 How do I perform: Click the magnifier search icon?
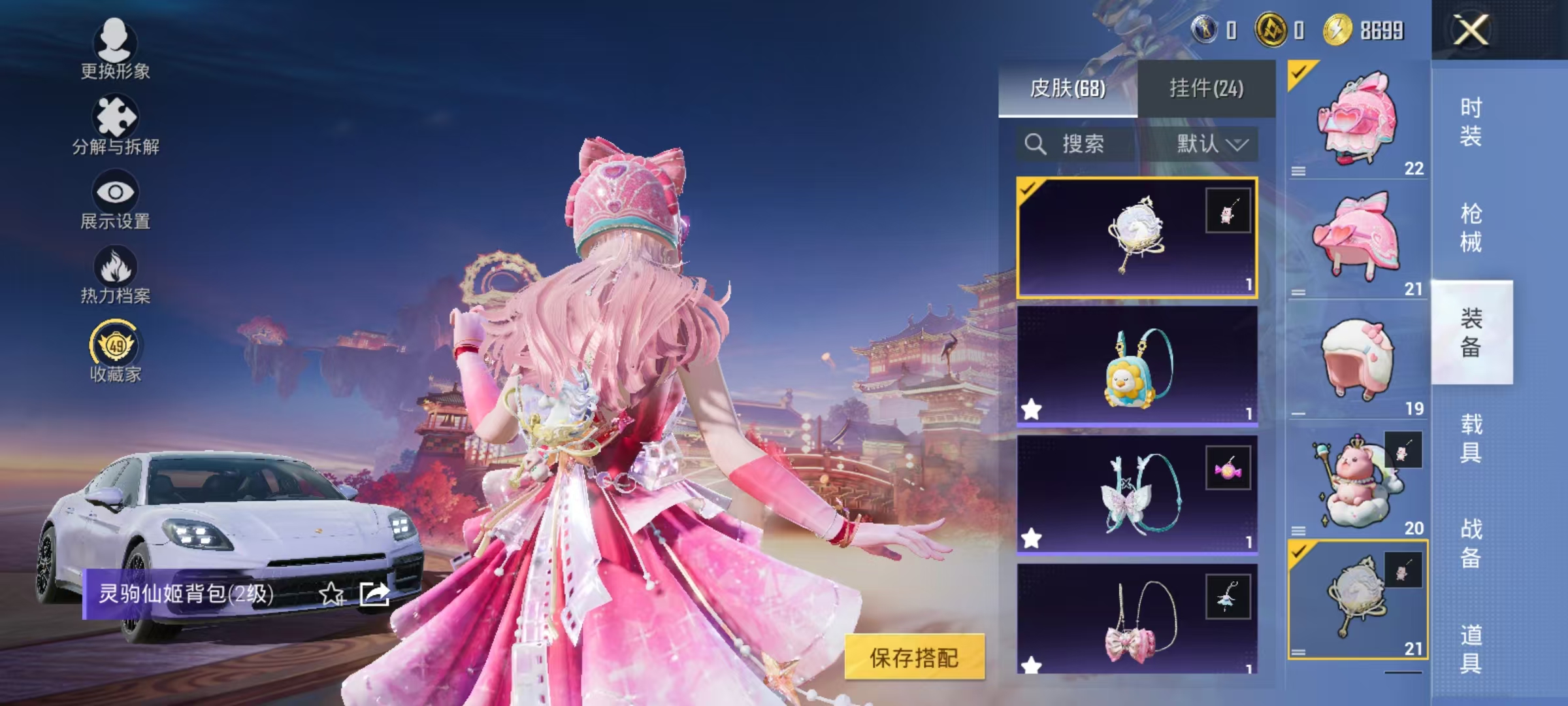pyautogui.click(x=1036, y=145)
